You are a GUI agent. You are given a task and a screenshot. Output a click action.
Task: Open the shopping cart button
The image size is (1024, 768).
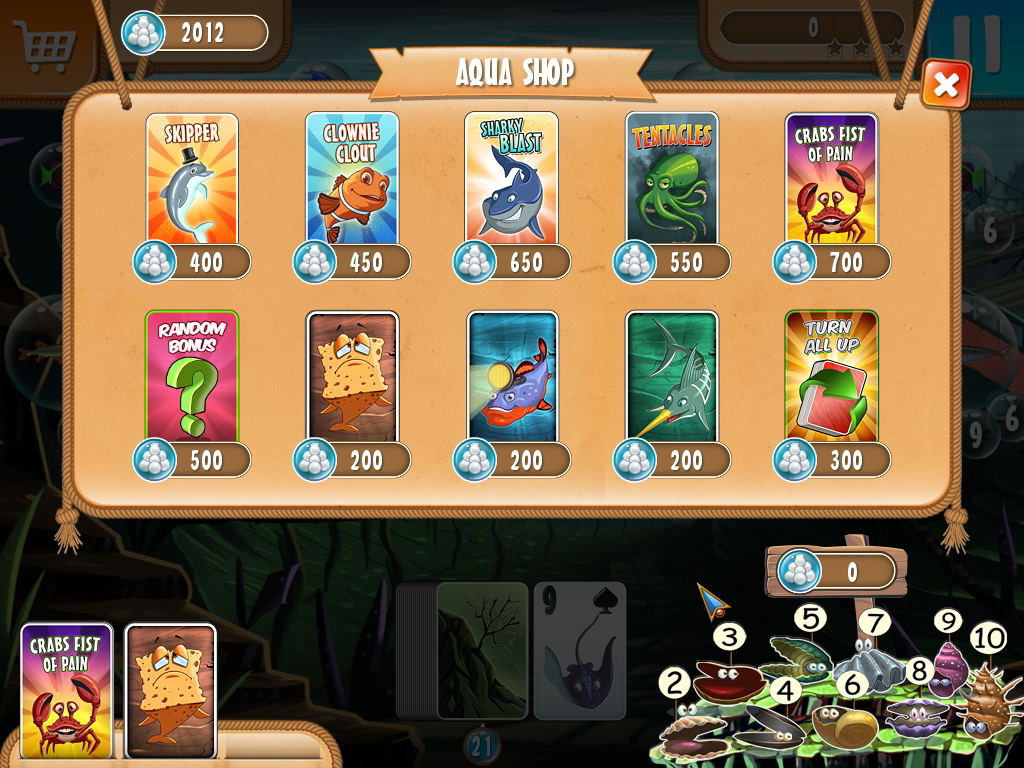point(45,47)
